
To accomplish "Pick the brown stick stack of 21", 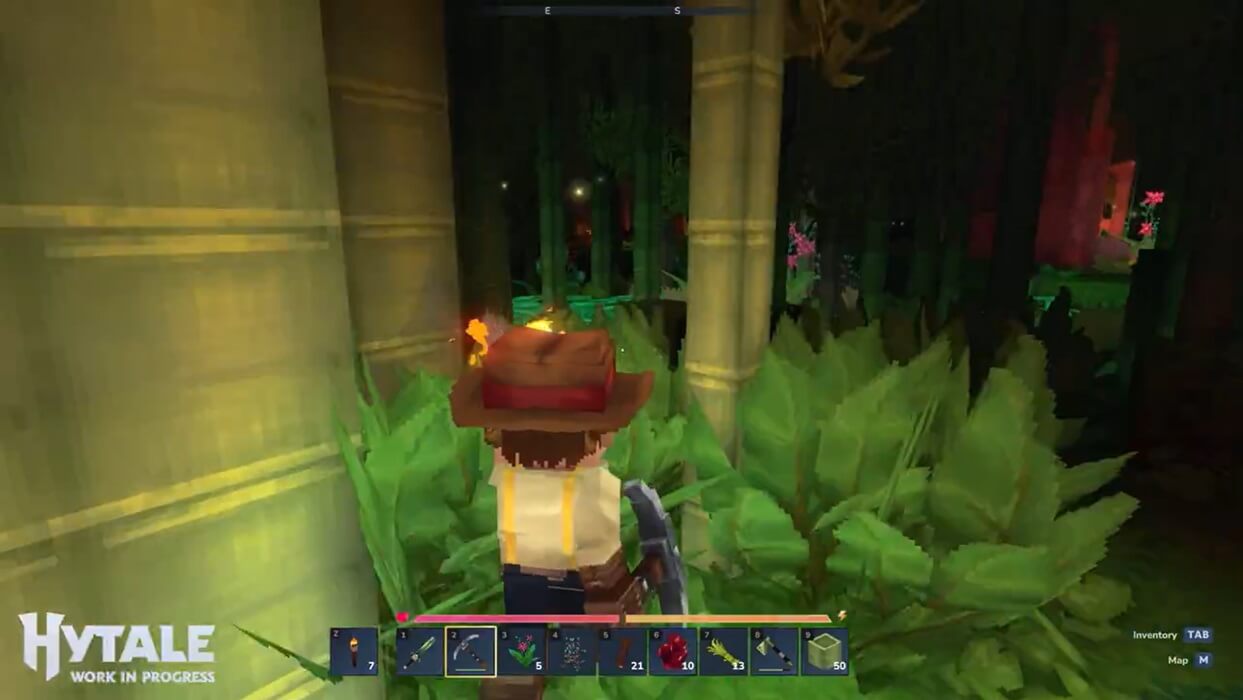I will (622, 651).
